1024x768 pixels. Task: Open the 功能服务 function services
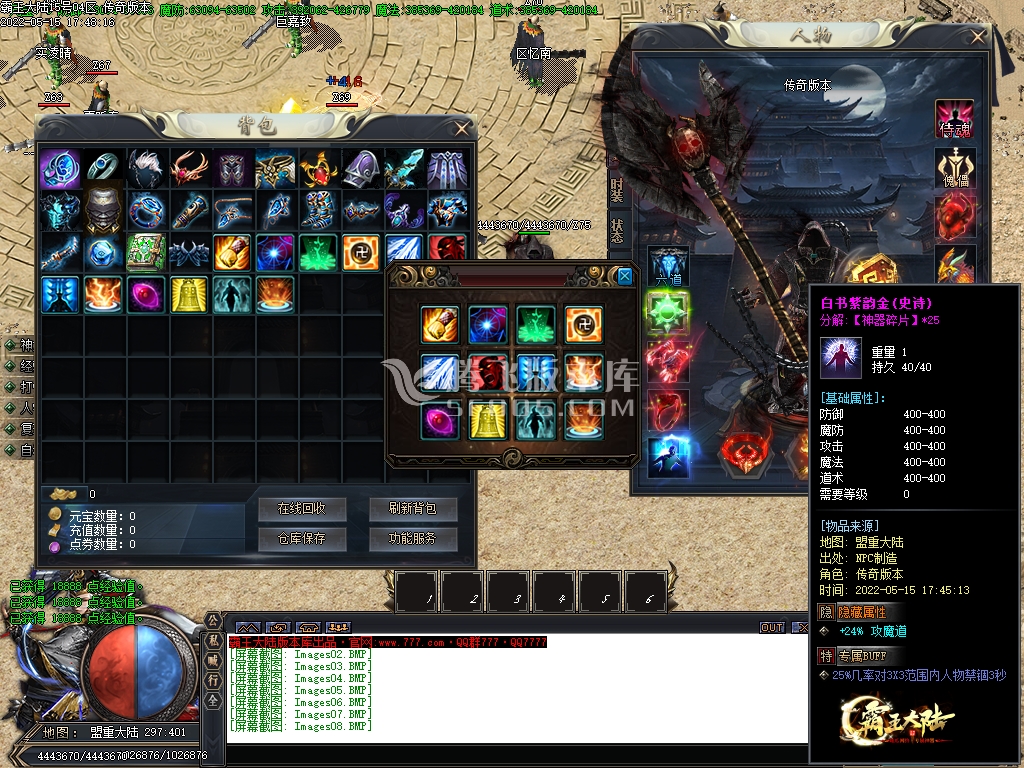(x=412, y=539)
